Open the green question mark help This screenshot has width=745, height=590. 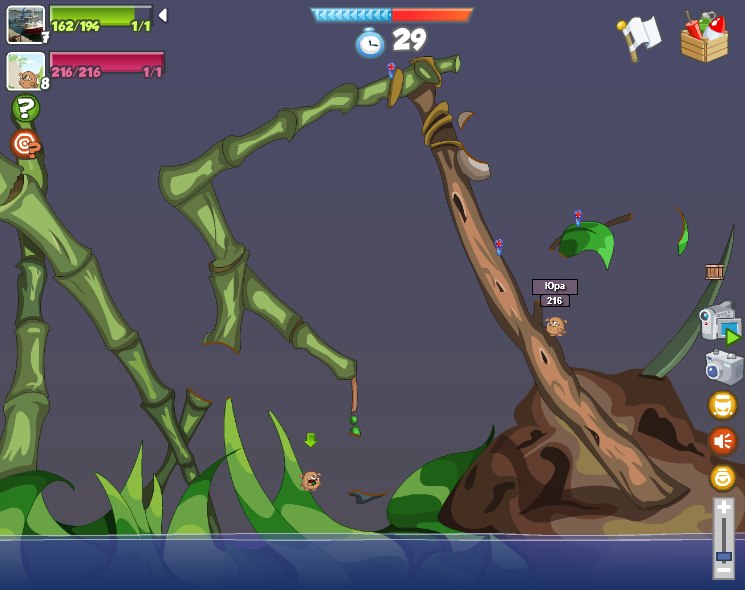(x=25, y=108)
